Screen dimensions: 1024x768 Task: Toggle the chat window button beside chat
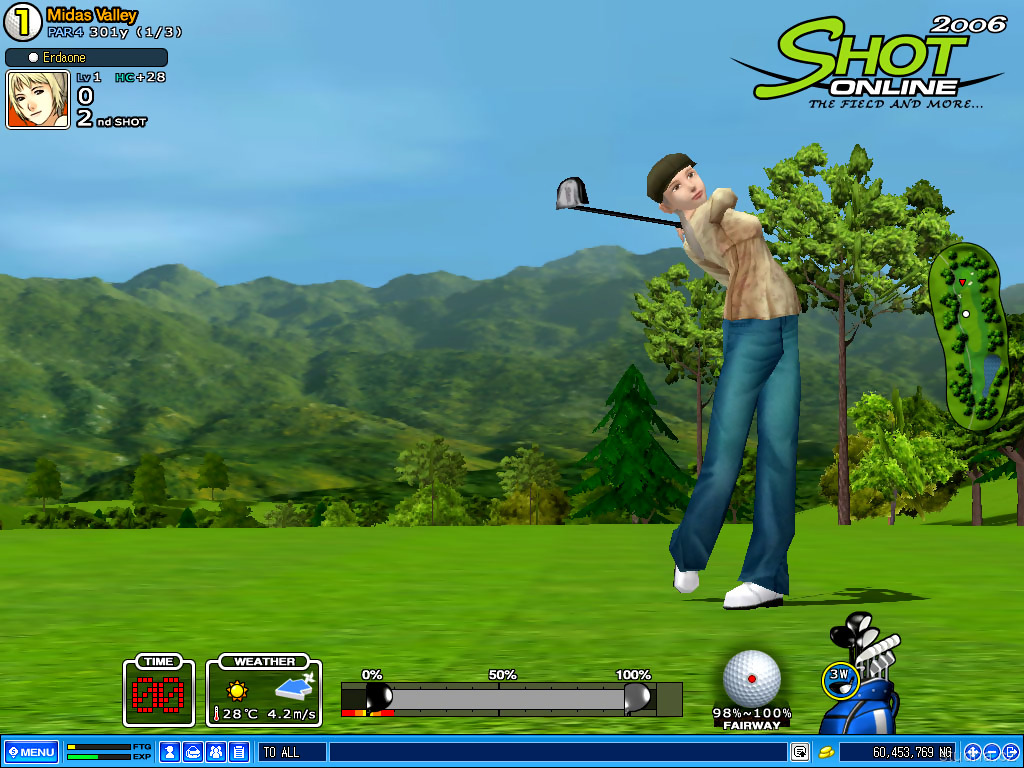pos(800,752)
